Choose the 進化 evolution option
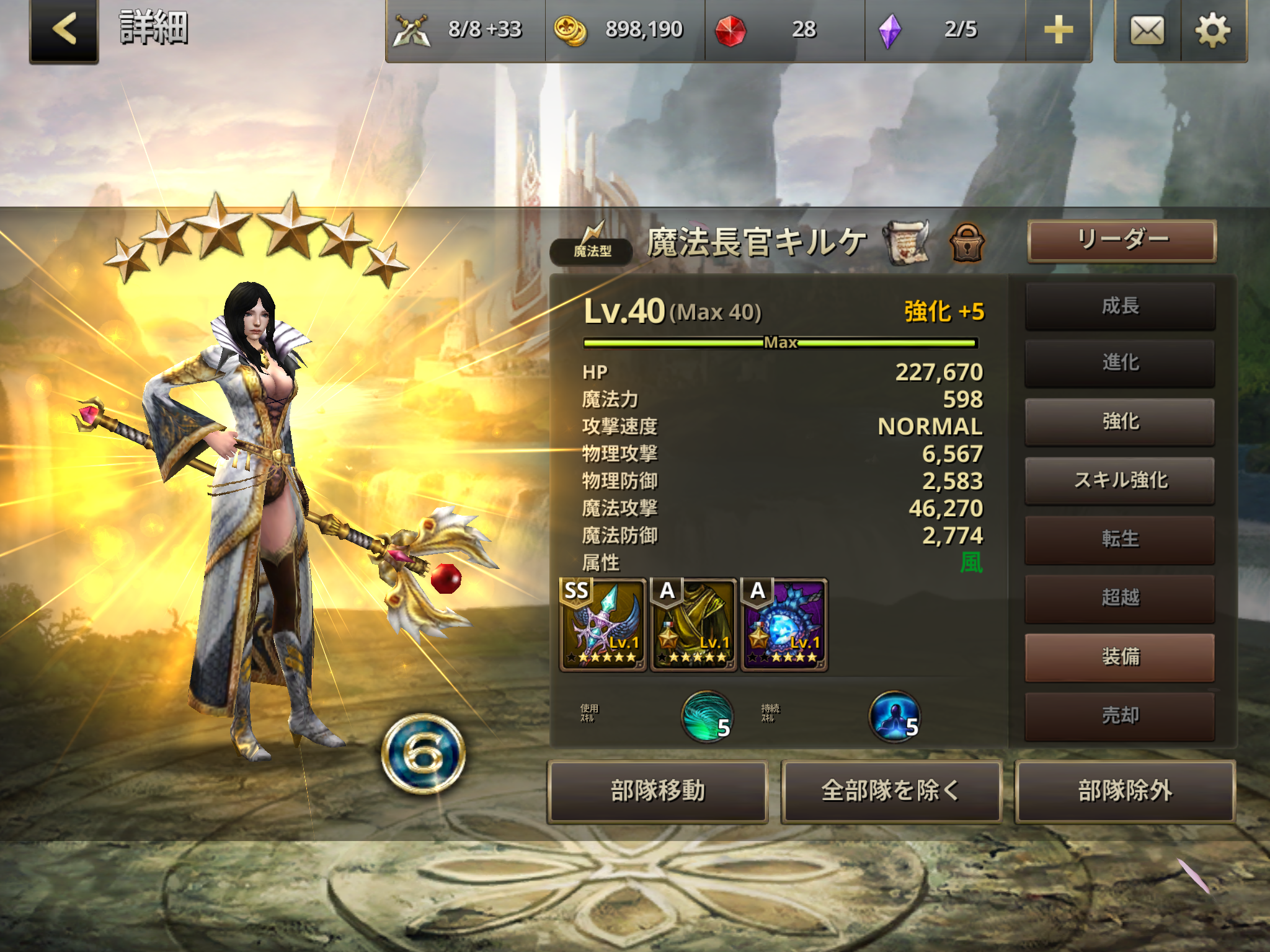The image size is (1270, 952). (1120, 363)
